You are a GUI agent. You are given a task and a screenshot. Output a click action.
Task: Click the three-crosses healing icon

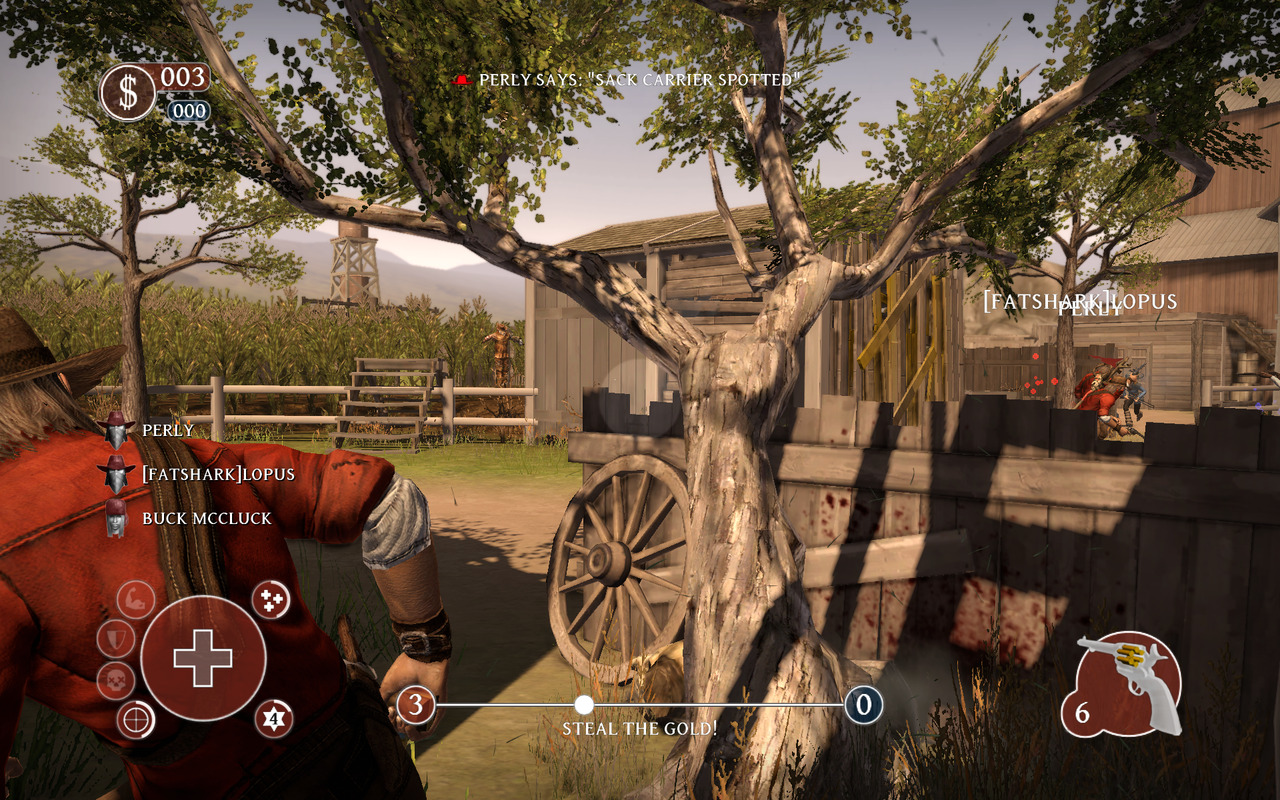pos(271,599)
